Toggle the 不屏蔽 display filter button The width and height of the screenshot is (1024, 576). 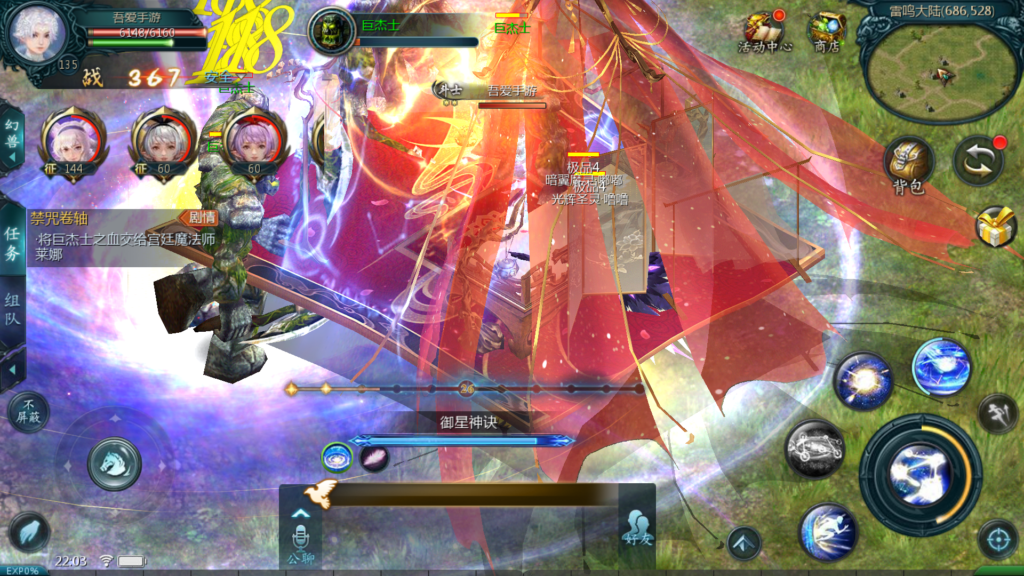click(28, 410)
